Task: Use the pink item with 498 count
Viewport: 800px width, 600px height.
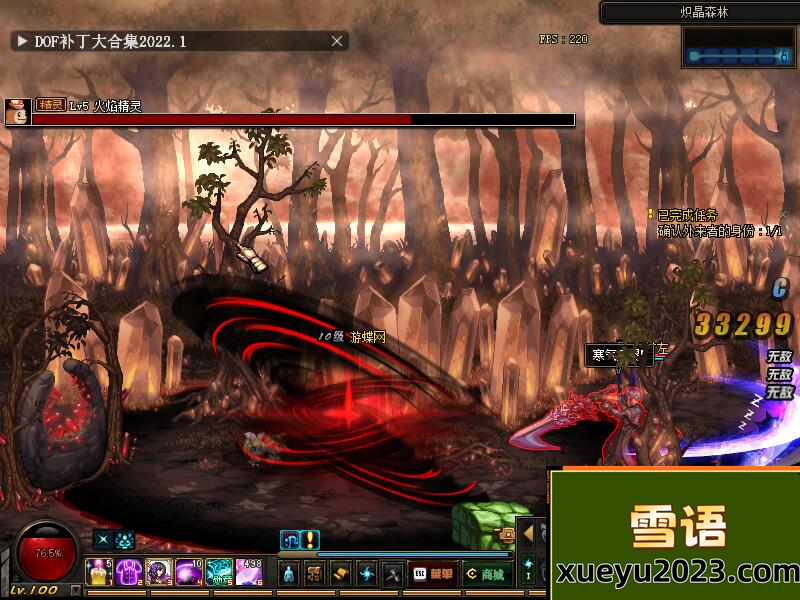Action: coord(248,572)
